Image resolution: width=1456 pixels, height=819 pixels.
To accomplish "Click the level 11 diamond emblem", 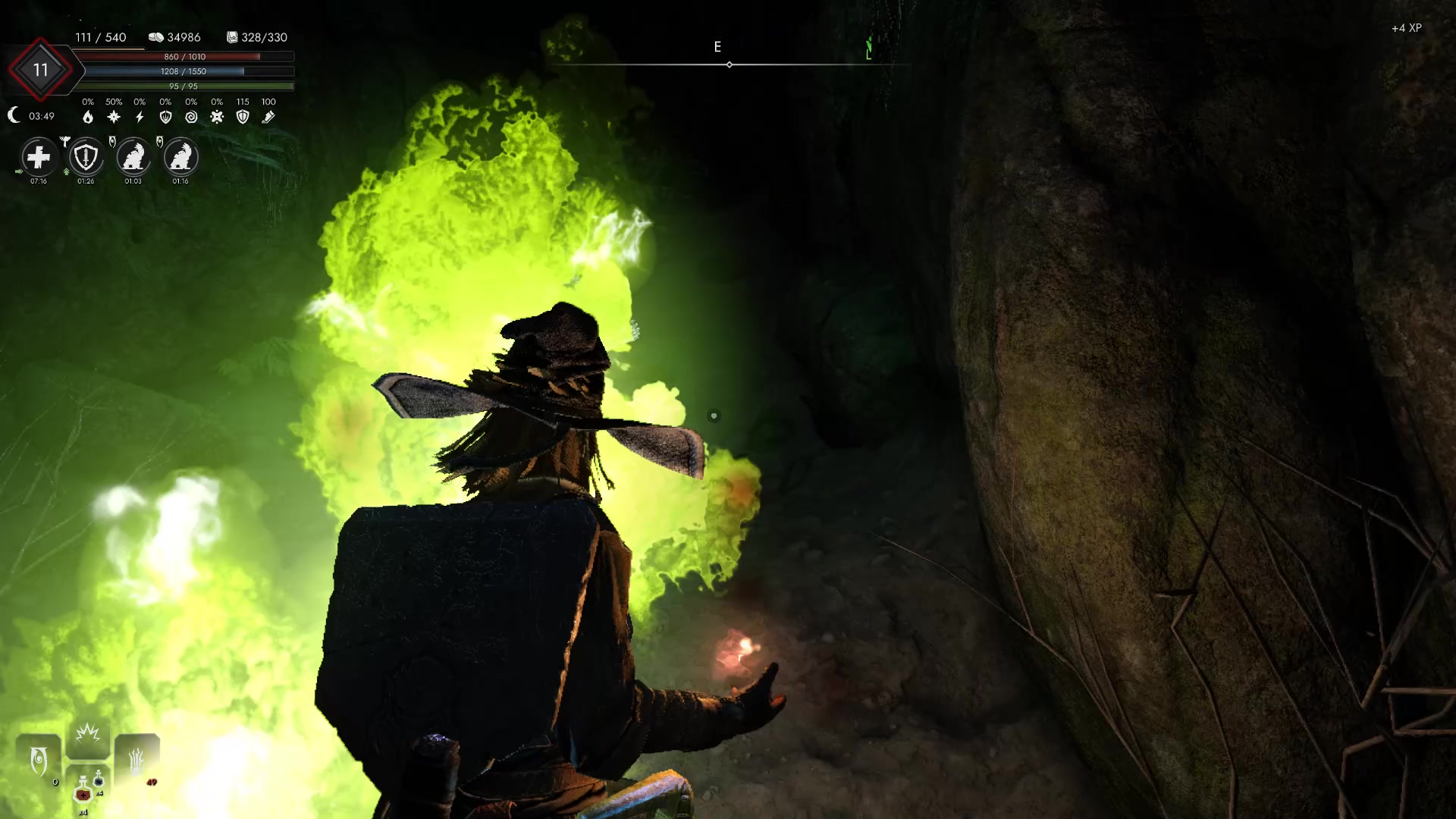I will pyautogui.click(x=39, y=70).
